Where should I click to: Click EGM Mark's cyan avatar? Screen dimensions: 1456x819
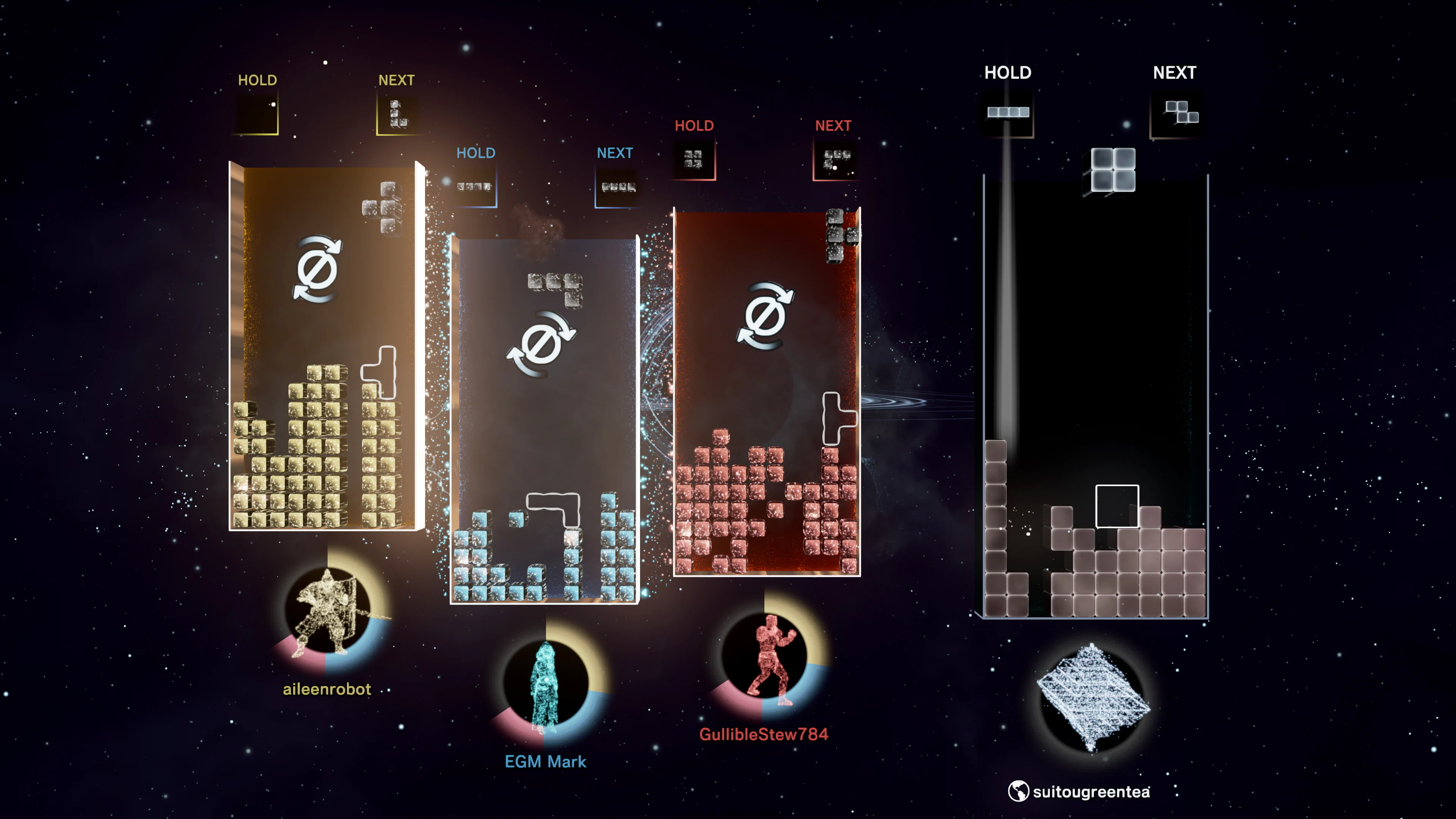[546, 687]
